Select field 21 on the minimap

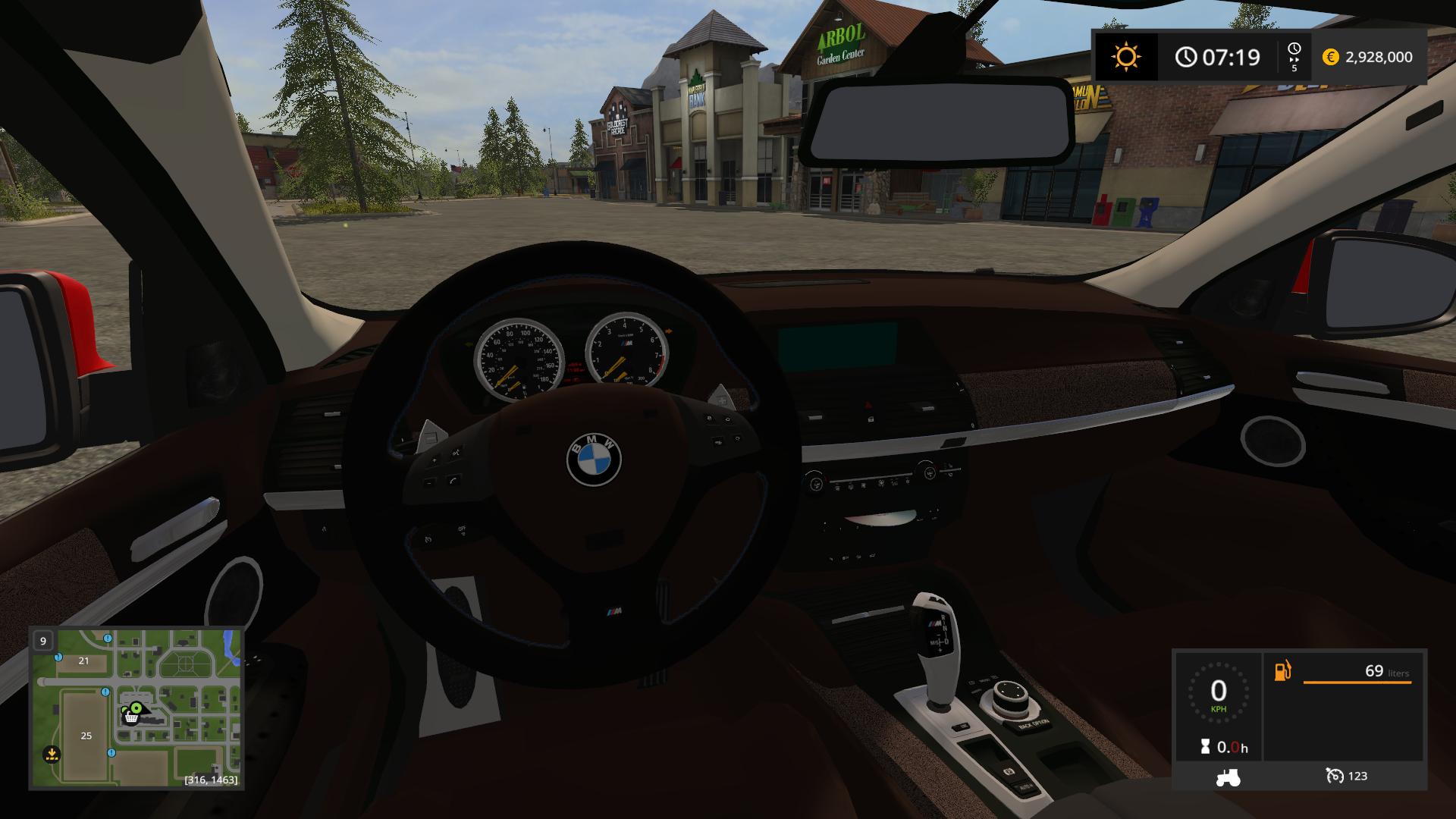[83, 661]
